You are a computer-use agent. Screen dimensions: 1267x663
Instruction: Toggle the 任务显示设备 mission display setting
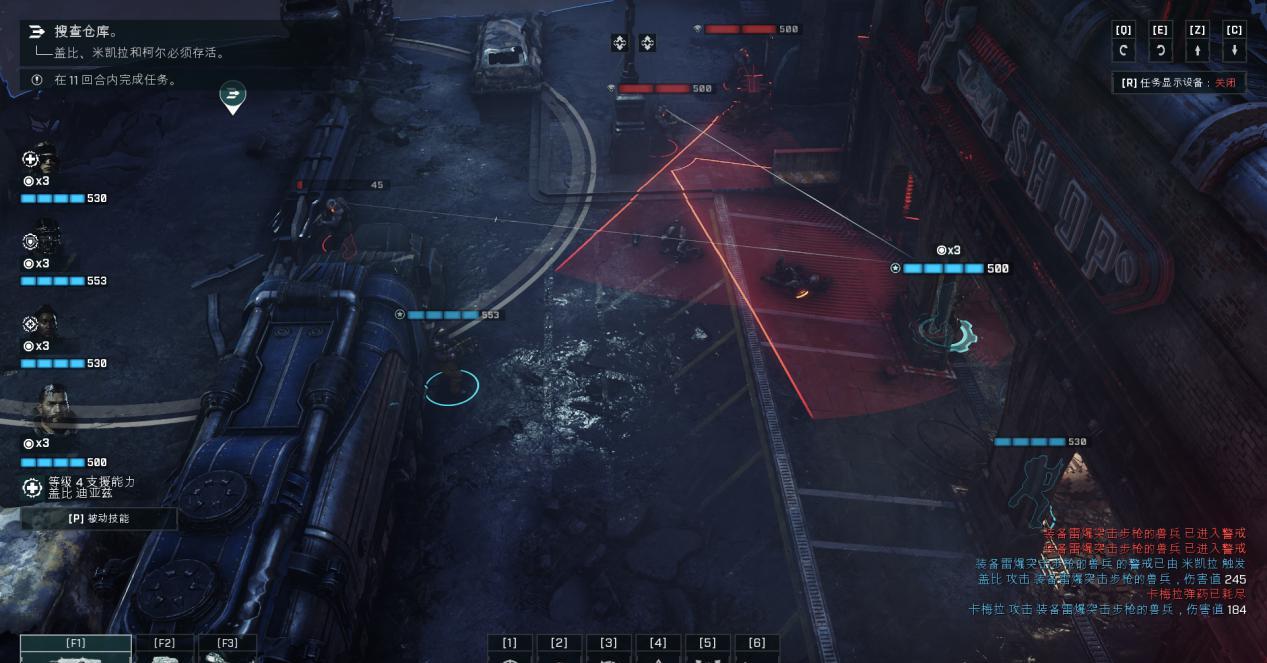pyautogui.click(x=1179, y=83)
